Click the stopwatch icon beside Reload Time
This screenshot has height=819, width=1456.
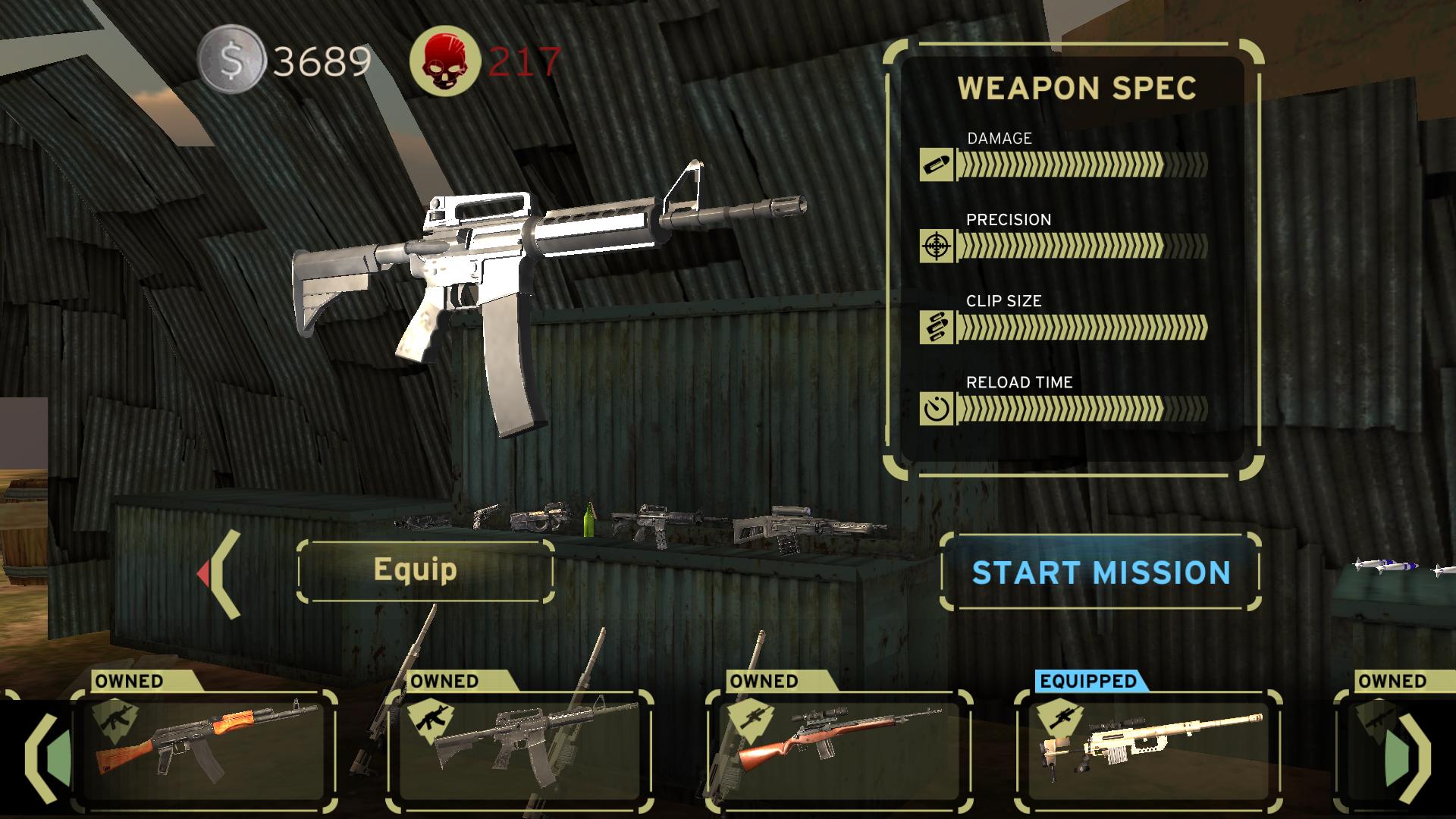tap(938, 409)
